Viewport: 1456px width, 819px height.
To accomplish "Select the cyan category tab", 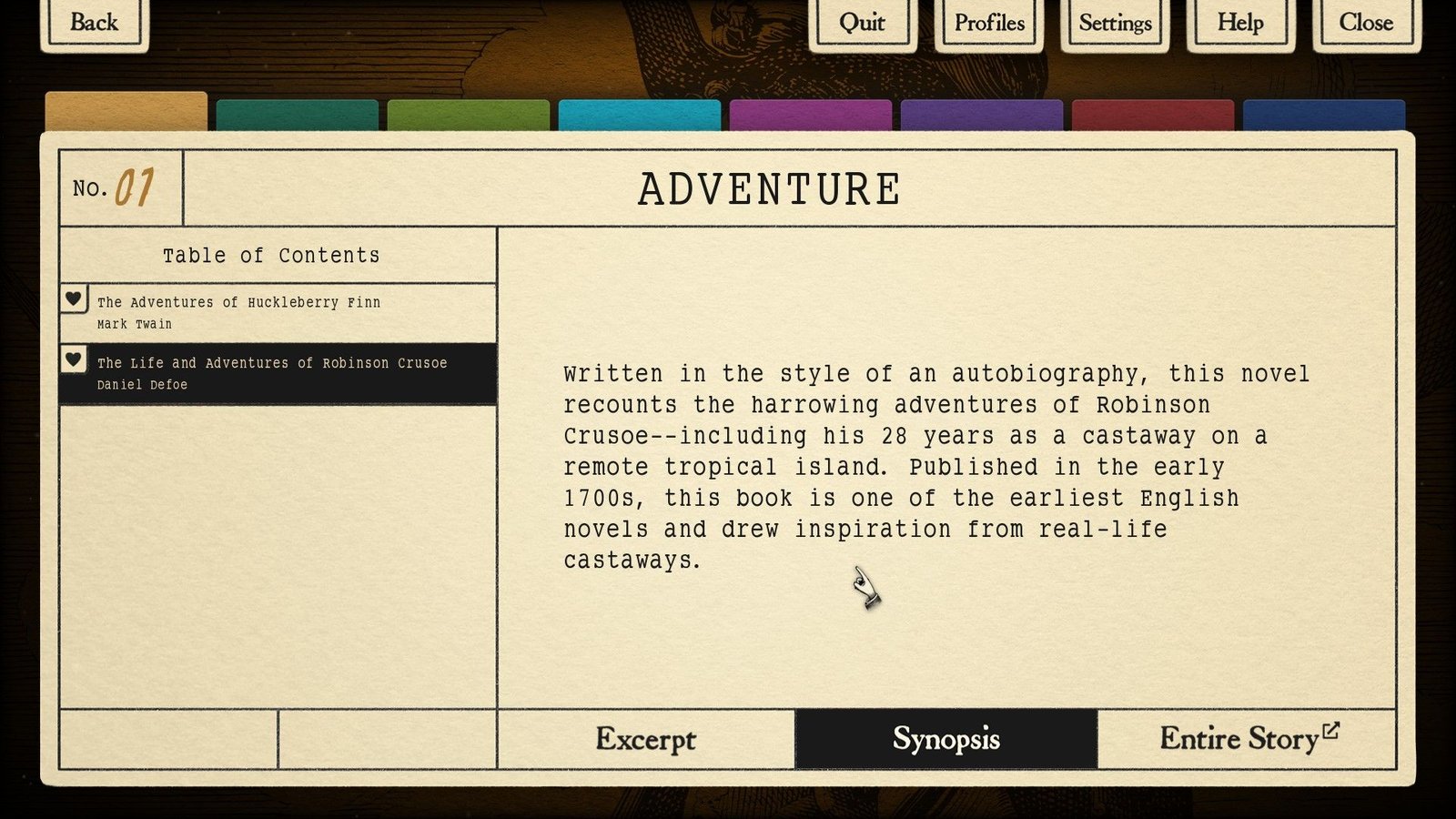I will [x=640, y=116].
